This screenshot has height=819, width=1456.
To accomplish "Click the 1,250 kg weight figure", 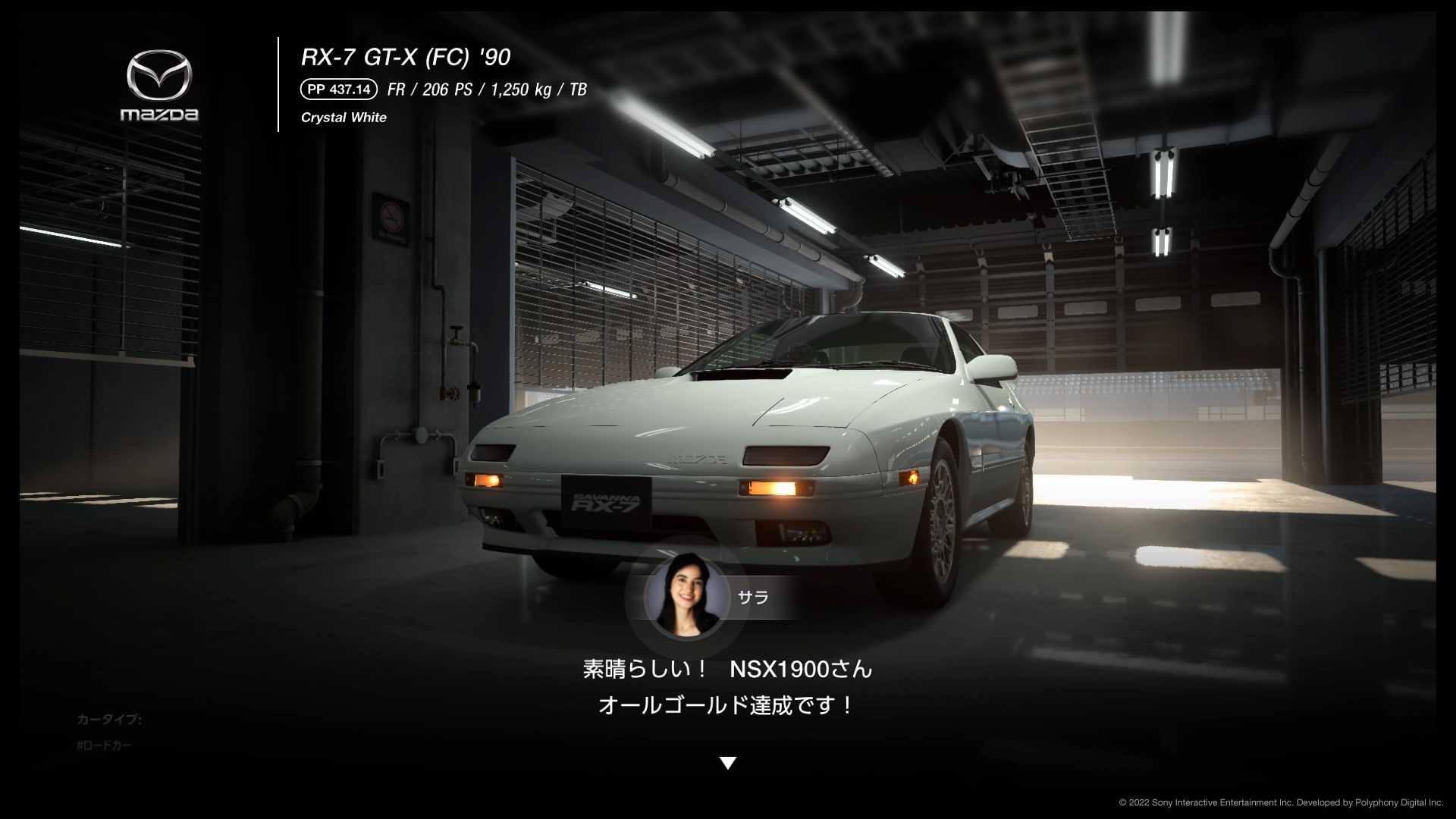I will [521, 90].
